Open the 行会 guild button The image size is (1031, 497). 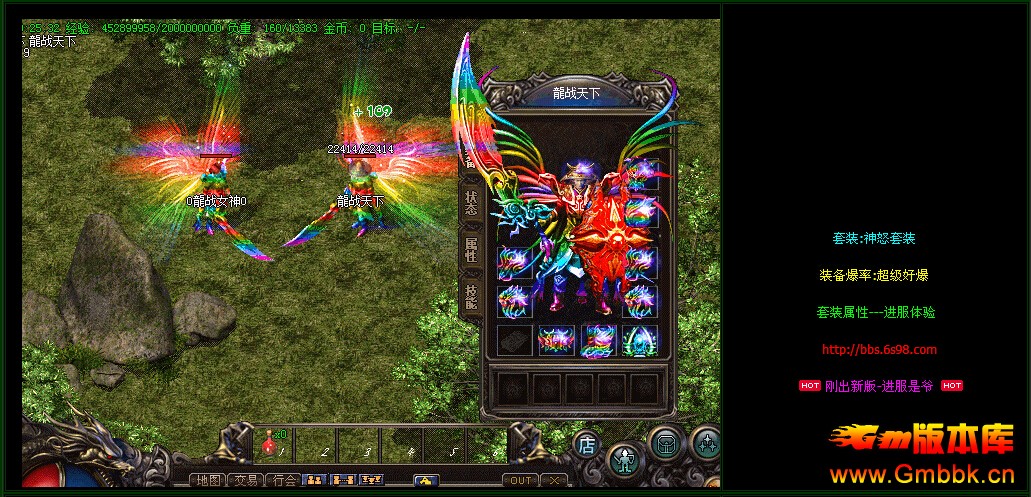click(285, 480)
